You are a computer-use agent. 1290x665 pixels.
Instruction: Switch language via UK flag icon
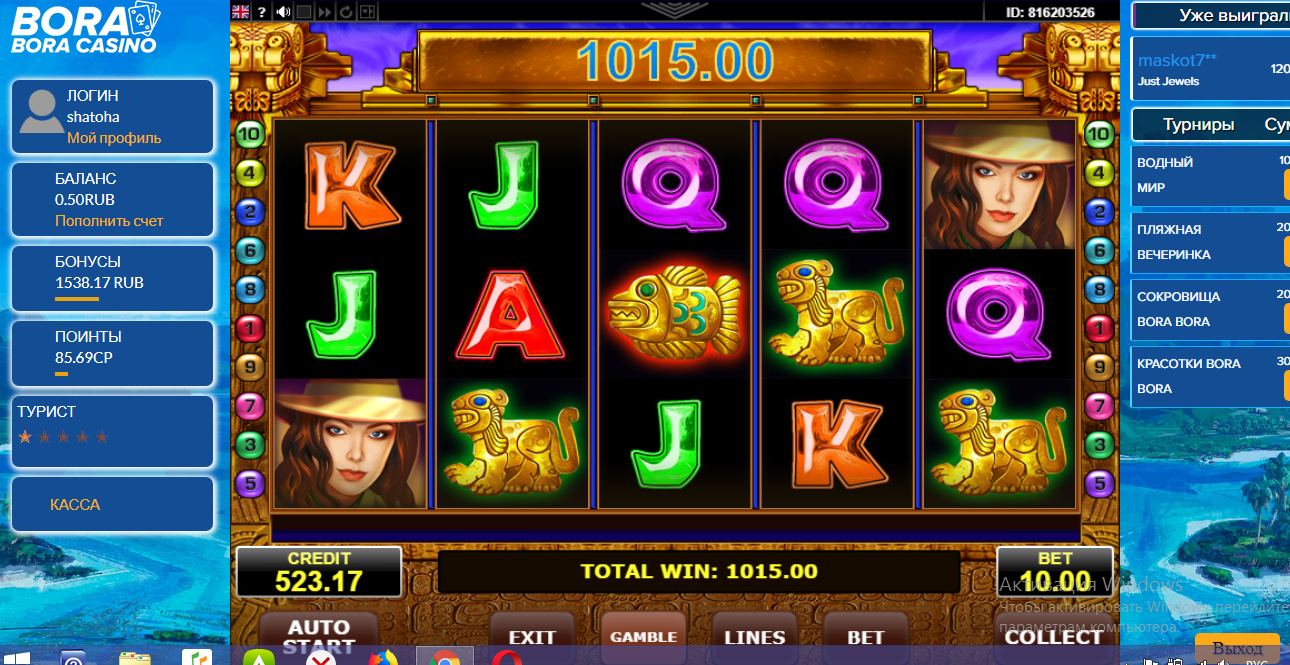tap(241, 12)
